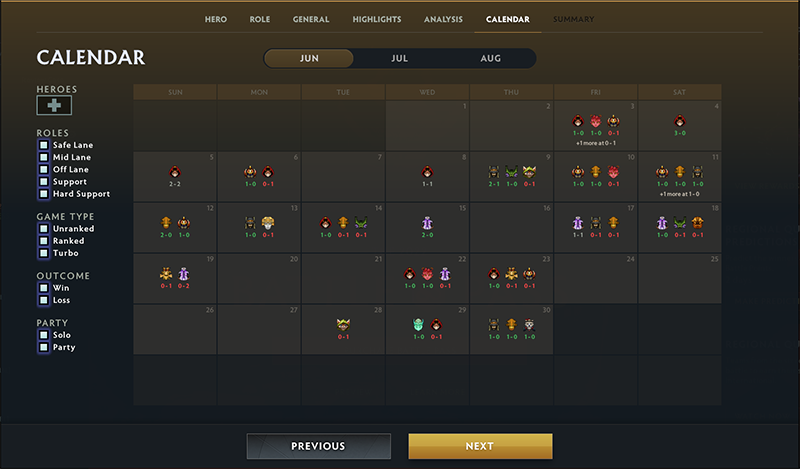This screenshot has height=469, width=800.
Task: Check the Mid Lane filter
Action: point(44,157)
